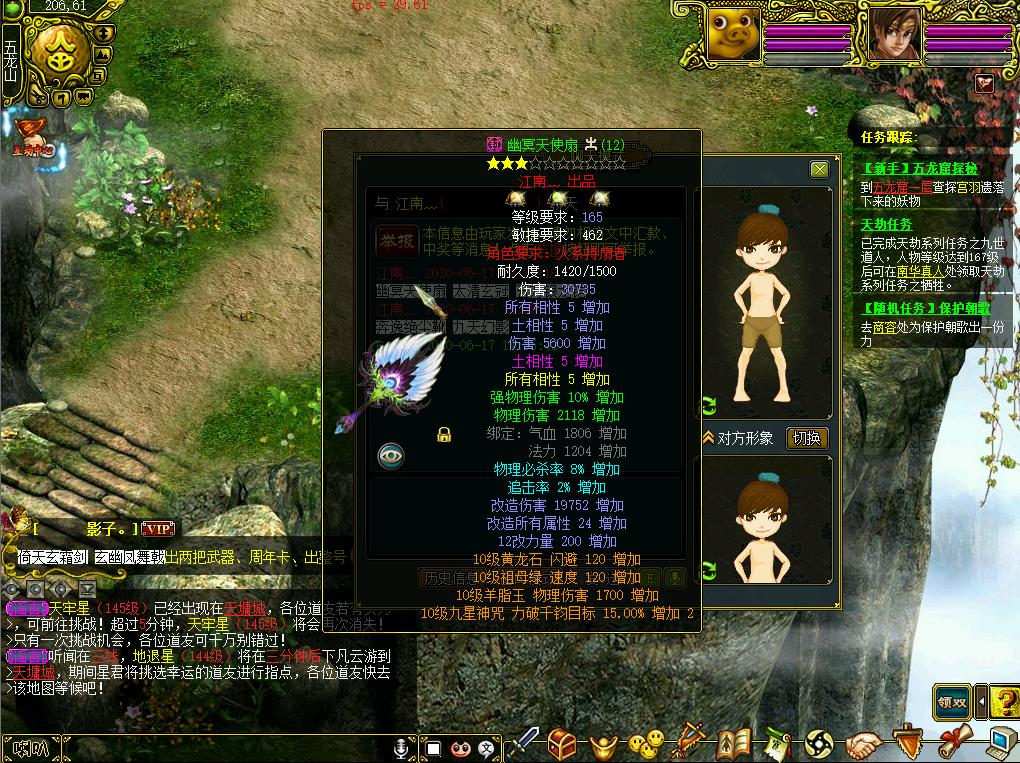The width and height of the screenshot is (1020, 763).
Task: Click the sword attack icon in toolbar
Action: pyautogui.click(x=524, y=743)
